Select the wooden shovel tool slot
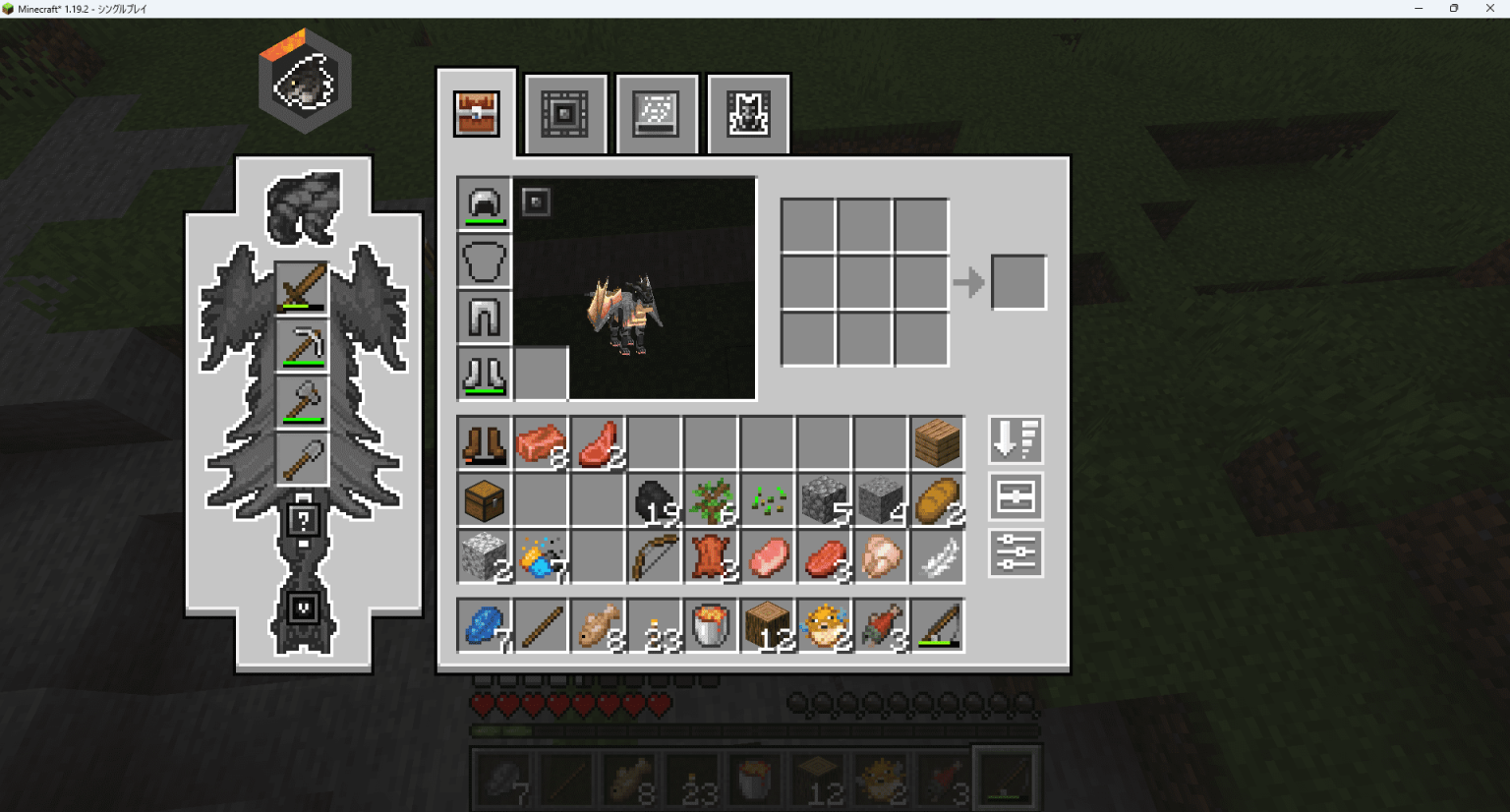The image size is (1510, 812). click(x=302, y=460)
